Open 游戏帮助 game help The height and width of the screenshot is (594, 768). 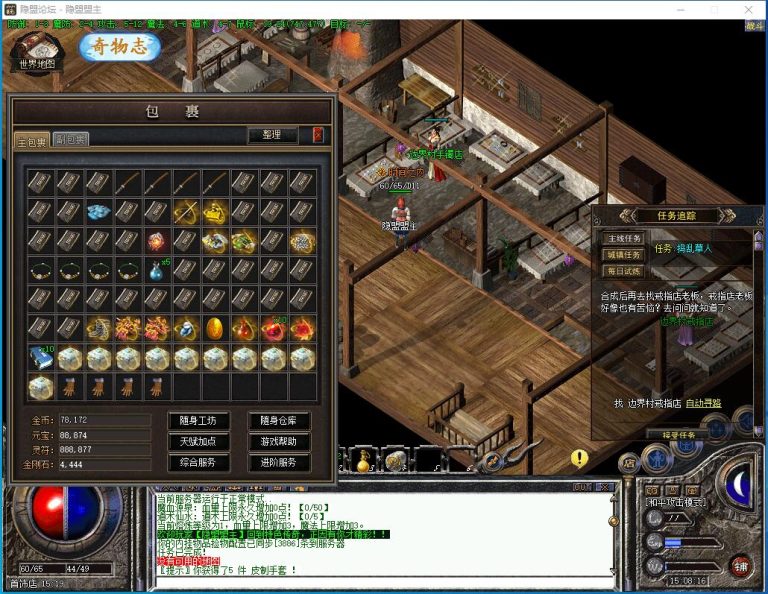(278, 441)
